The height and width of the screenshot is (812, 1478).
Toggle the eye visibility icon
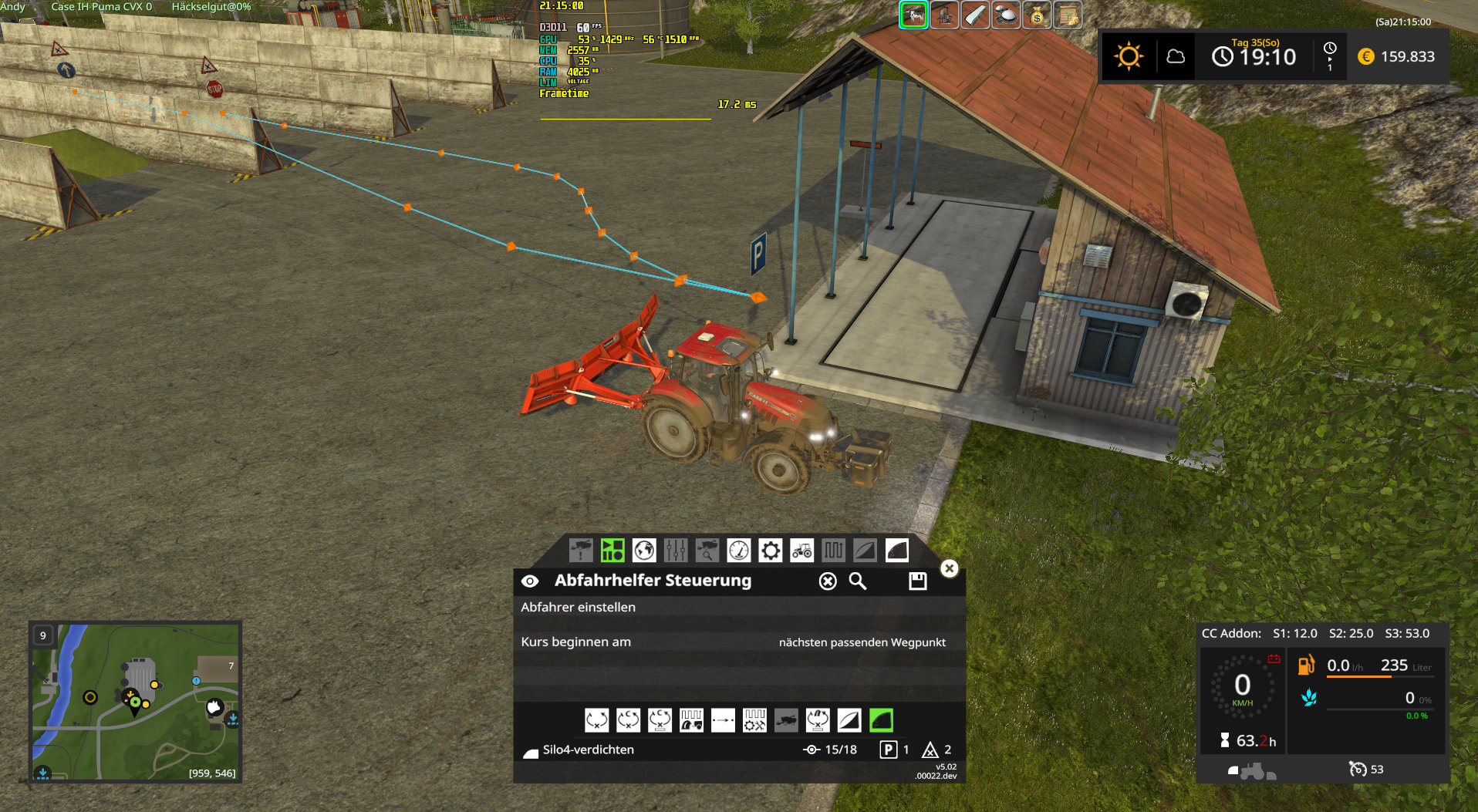[530, 581]
